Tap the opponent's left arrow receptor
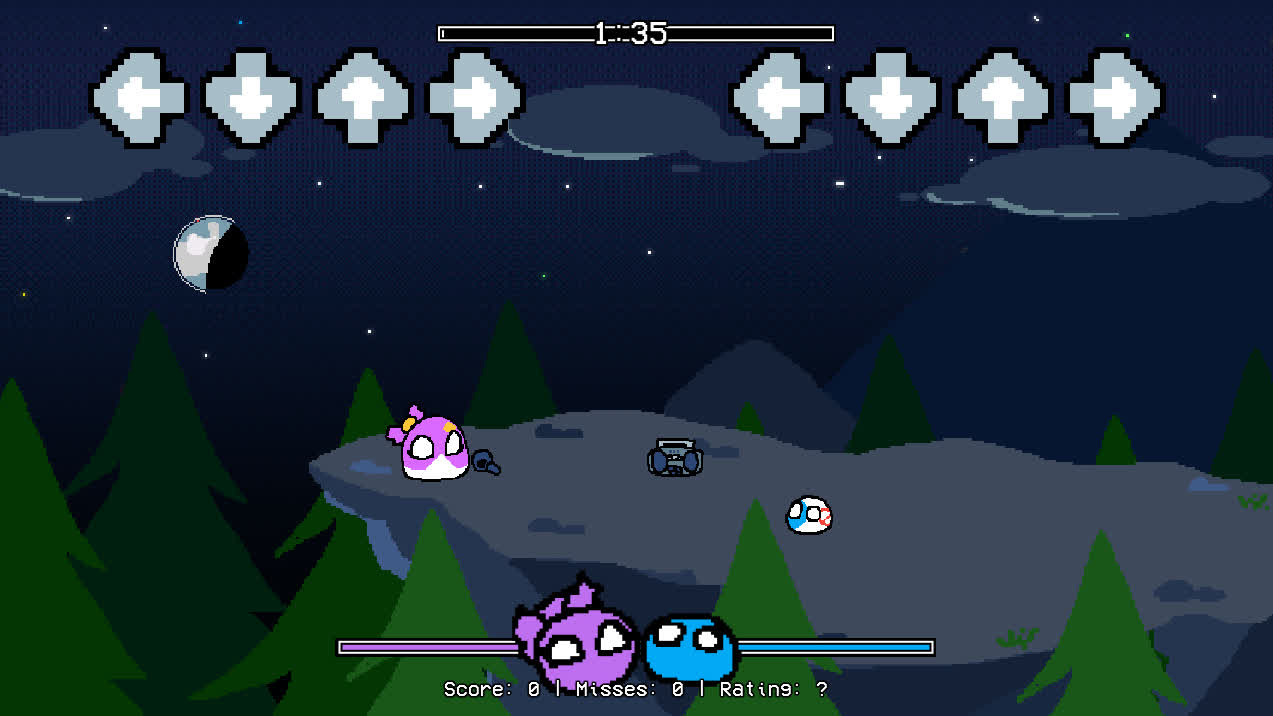The height and width of the screenshot is (716, 1273). (138, 98)
